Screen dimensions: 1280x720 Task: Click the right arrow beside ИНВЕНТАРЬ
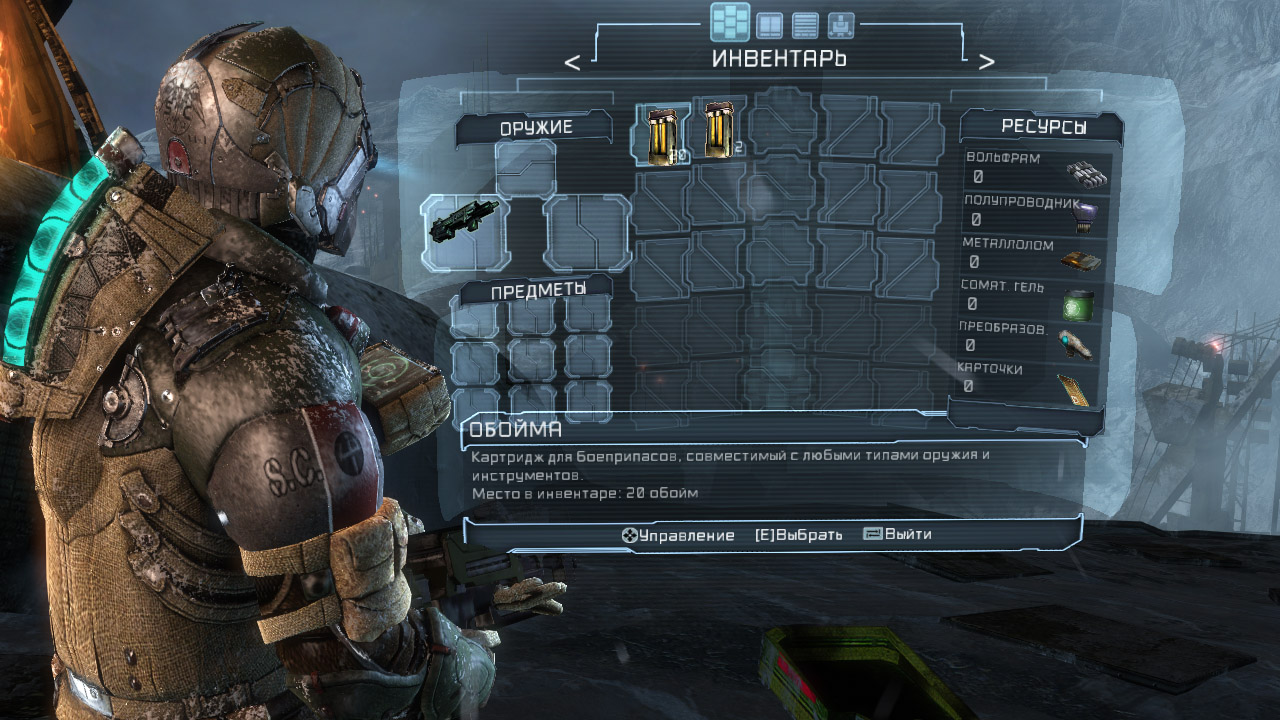[986, 62]
